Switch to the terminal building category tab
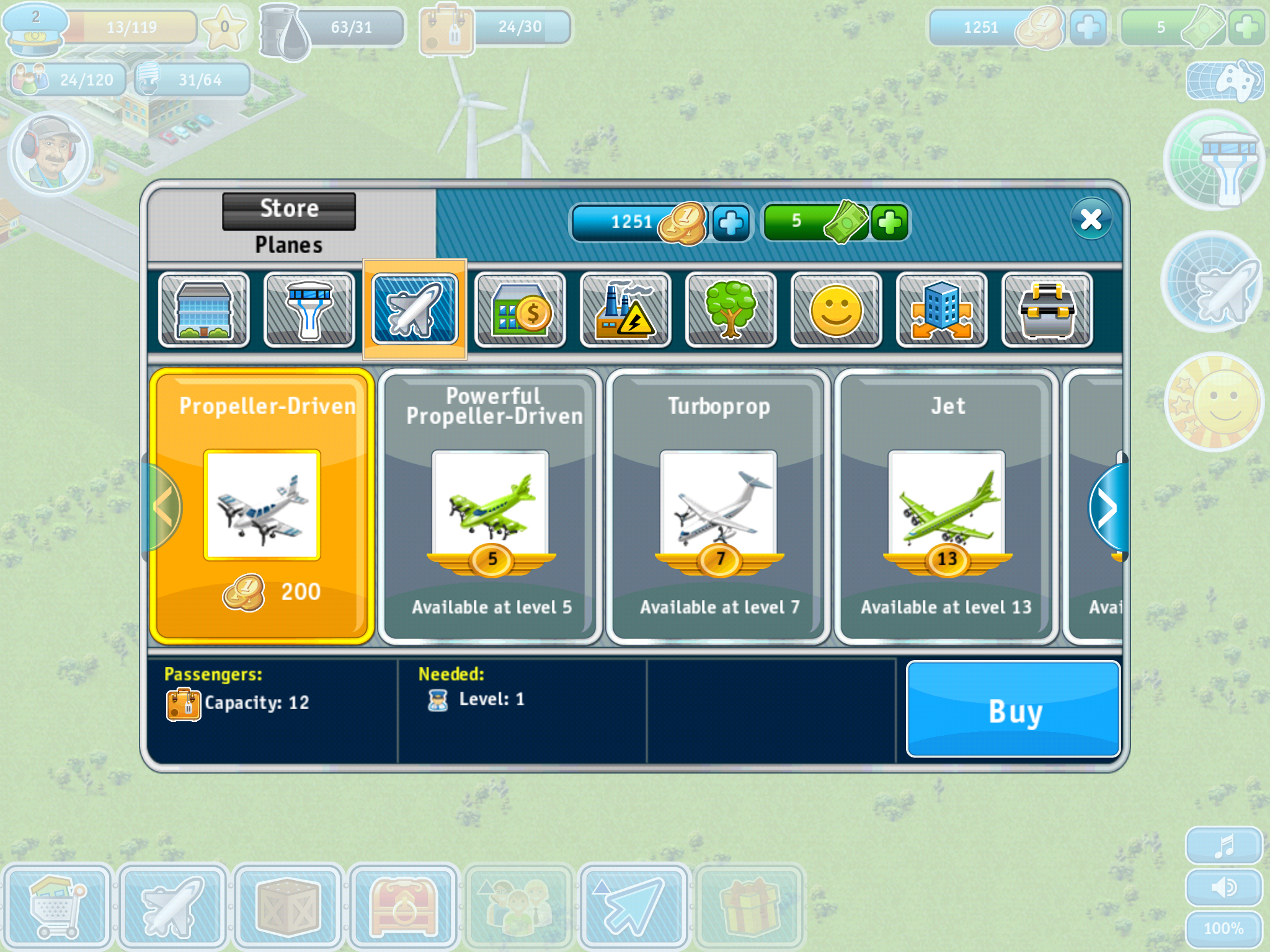This screenshot has width=1270, height=952. point(204,310)
